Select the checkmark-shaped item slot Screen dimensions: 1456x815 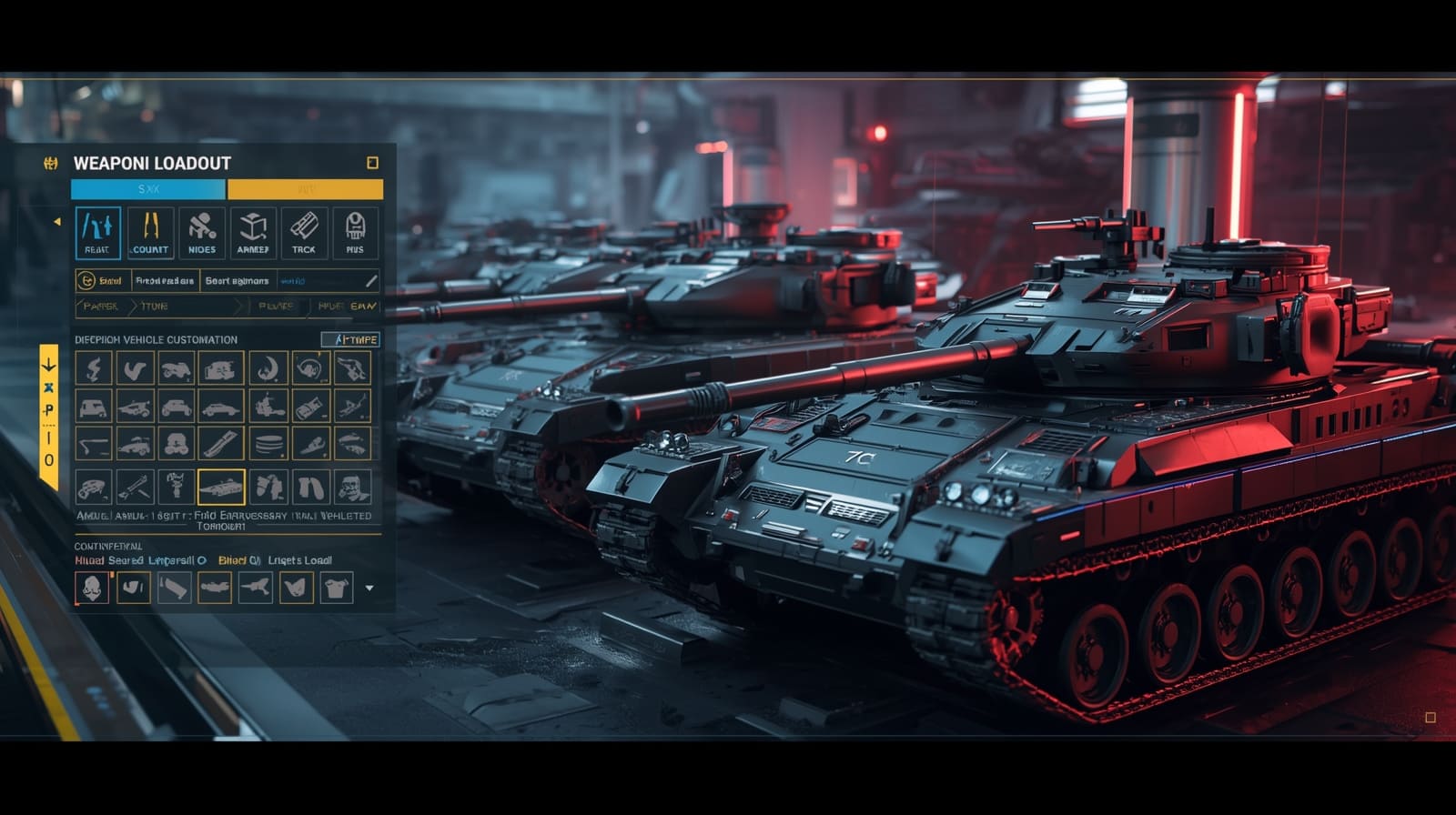click(x=136, y=368)
